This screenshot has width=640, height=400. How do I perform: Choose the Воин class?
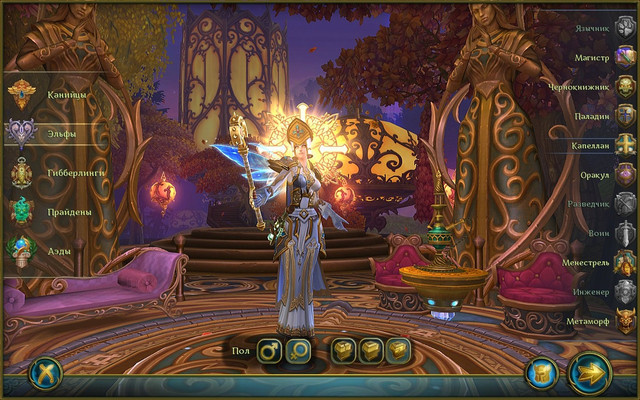pos(625,233)
